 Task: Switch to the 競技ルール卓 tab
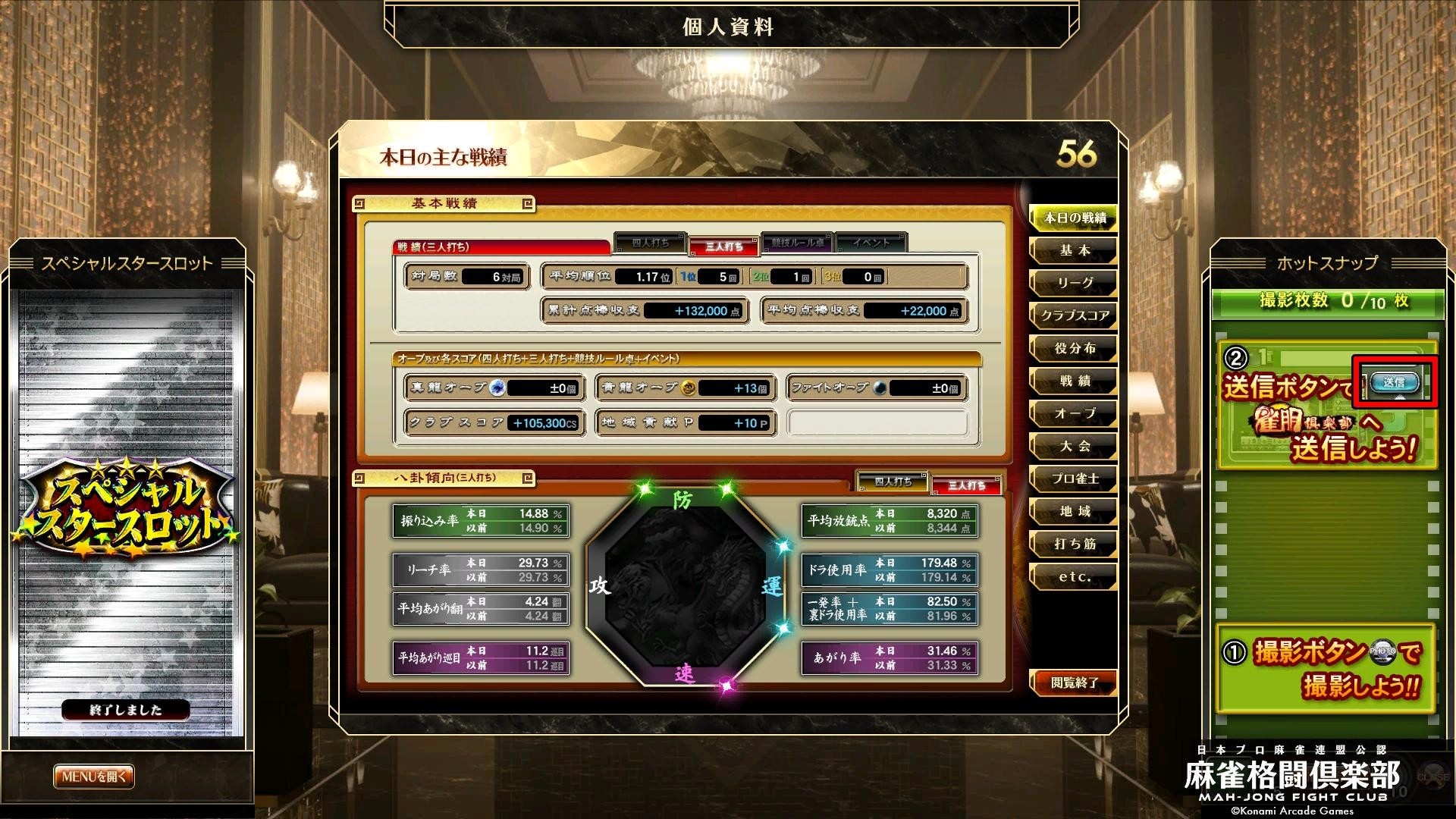(797, 243)
